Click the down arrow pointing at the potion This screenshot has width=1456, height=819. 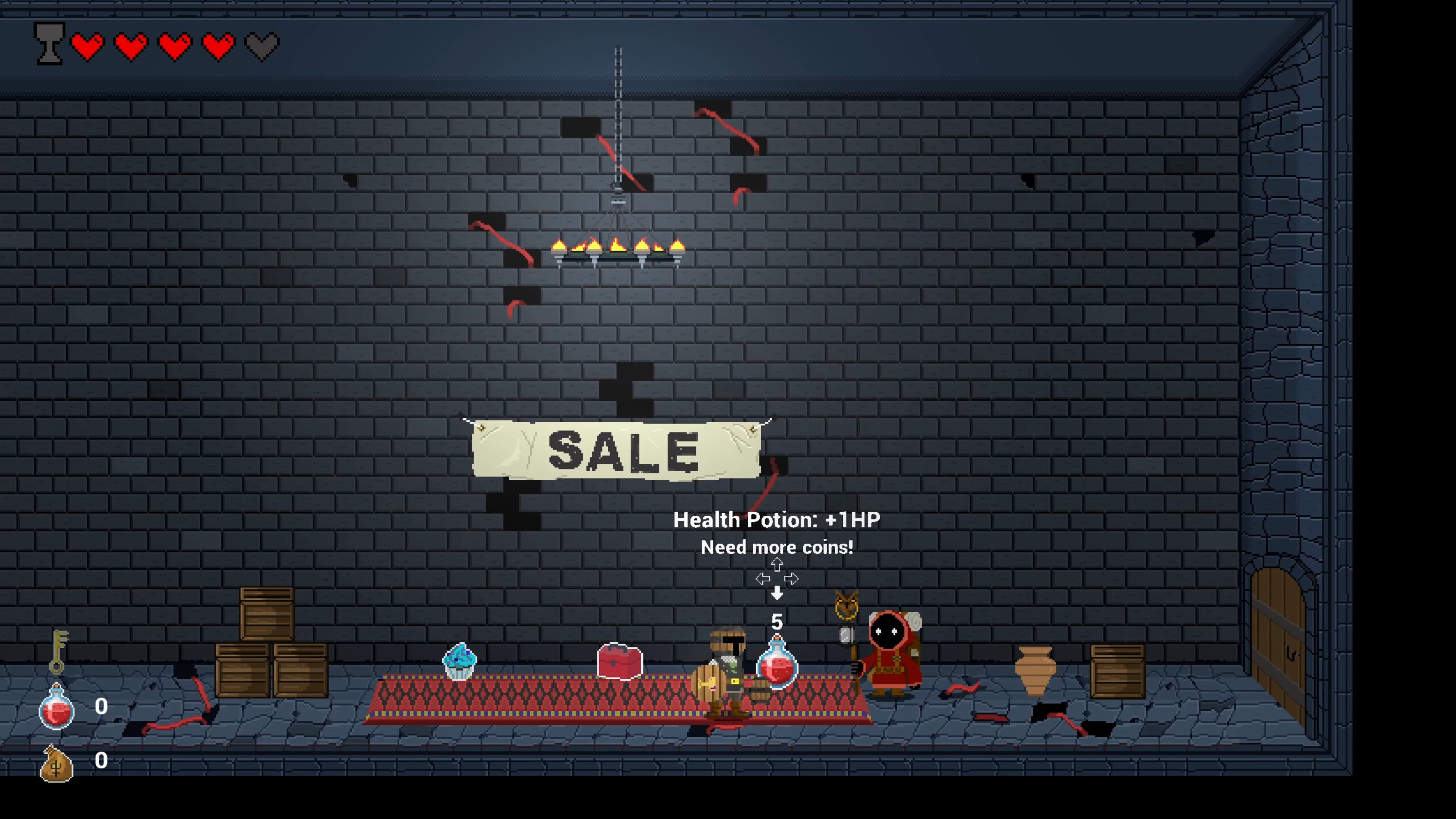(777, 591)
